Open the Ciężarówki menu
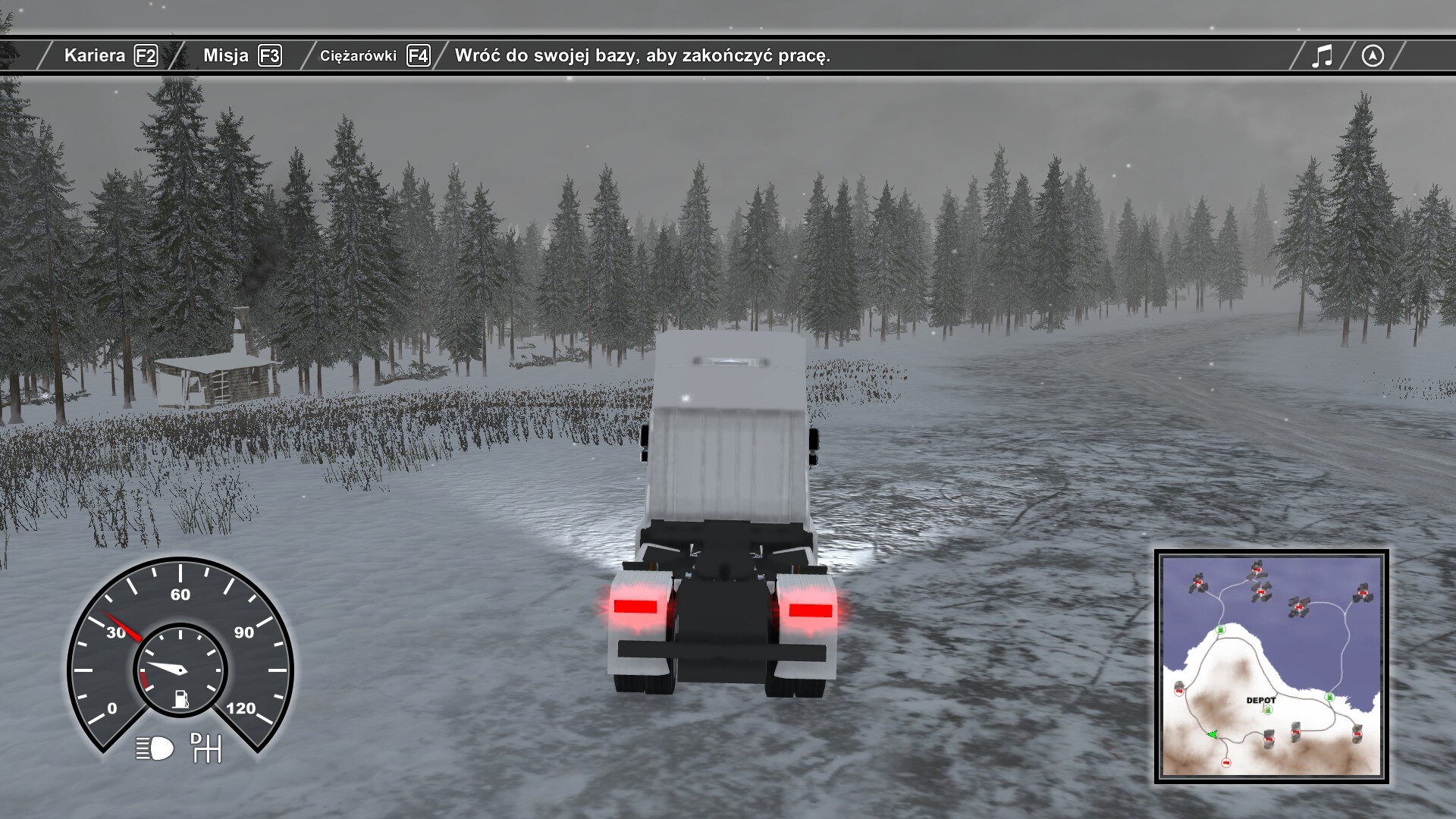 point(374,55)
